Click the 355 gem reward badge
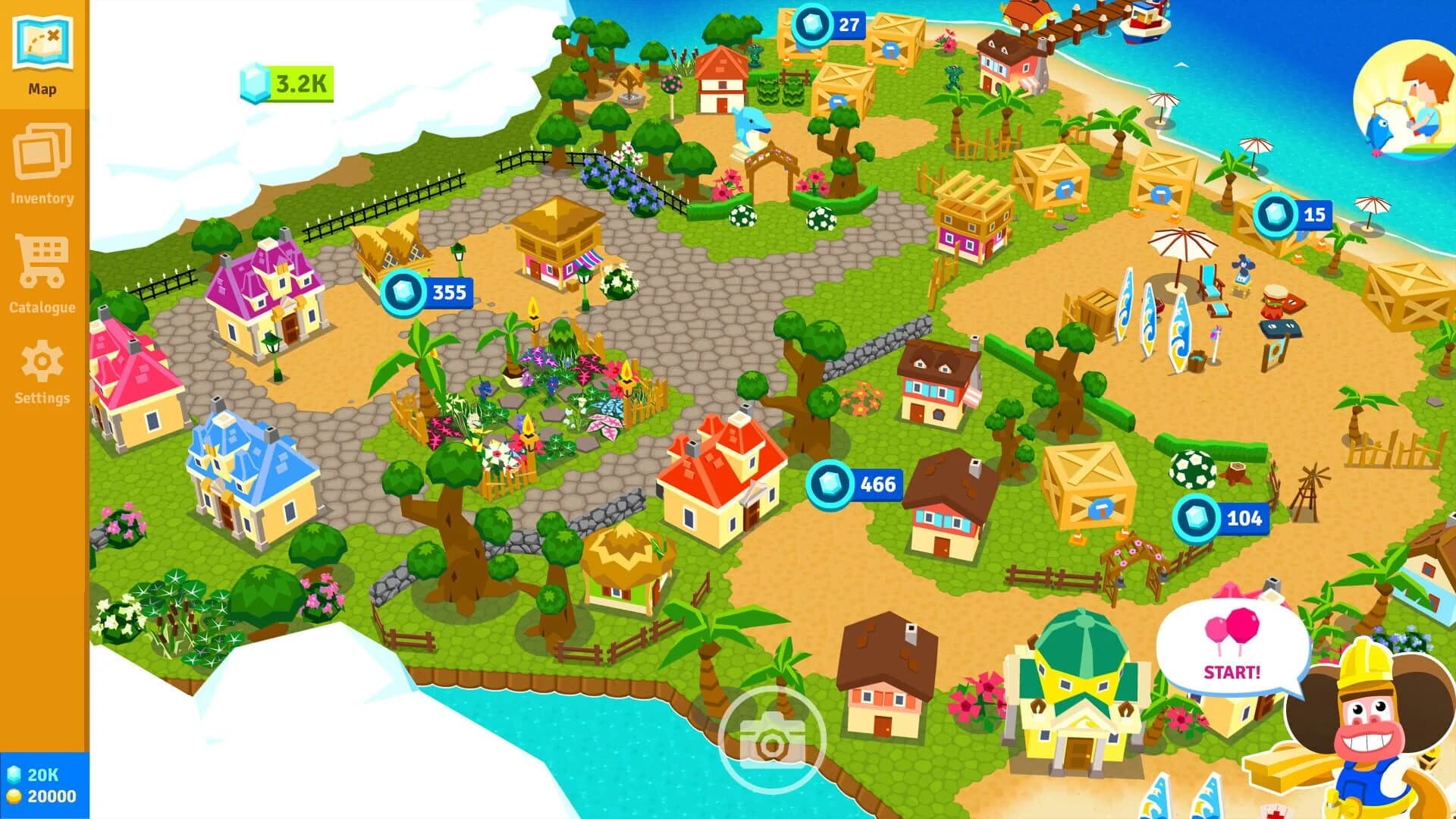The height and width of the screenshot is (819, 1456). coord(425,292)
